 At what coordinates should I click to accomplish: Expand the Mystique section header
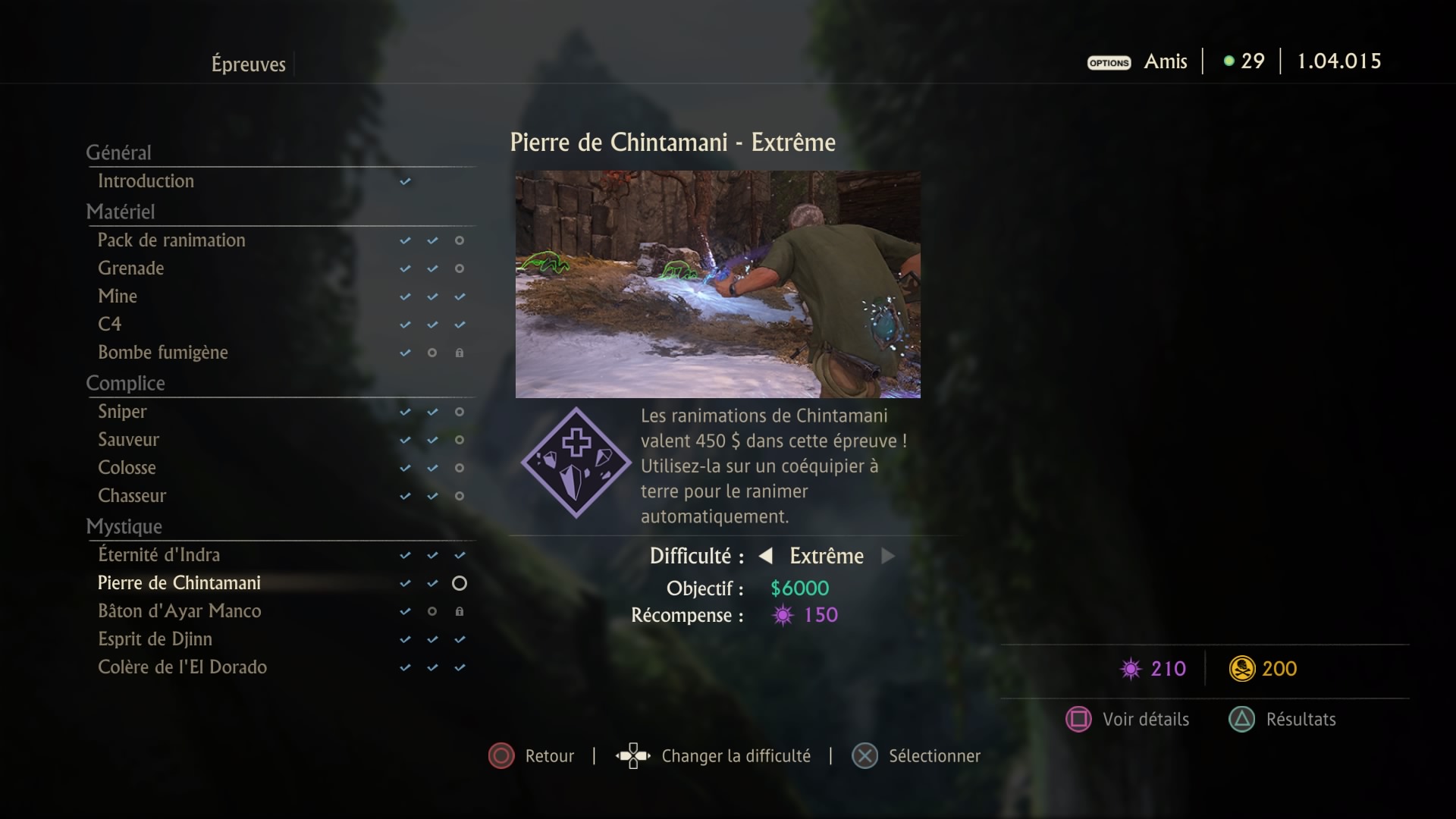click(124, 526)
